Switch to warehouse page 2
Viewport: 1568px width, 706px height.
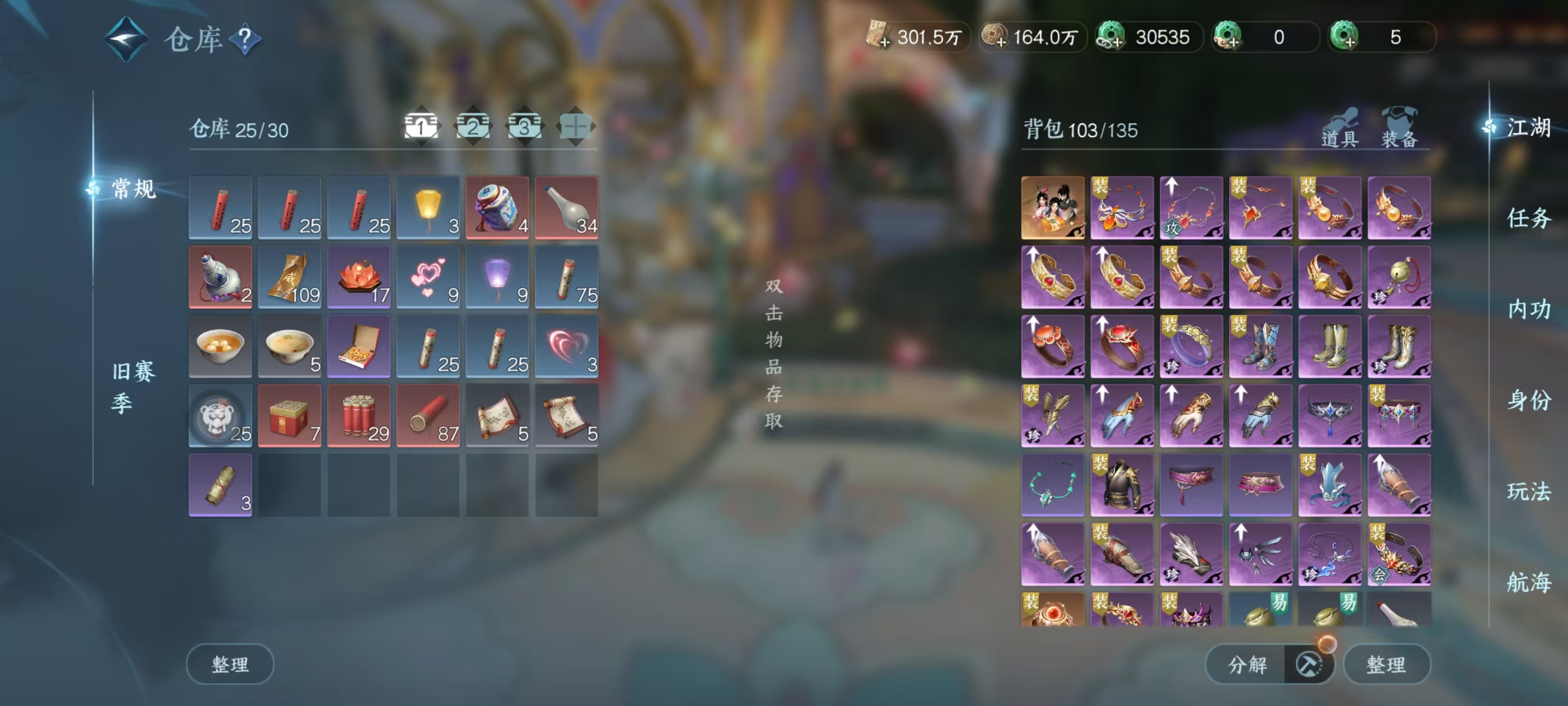point(473,127)
